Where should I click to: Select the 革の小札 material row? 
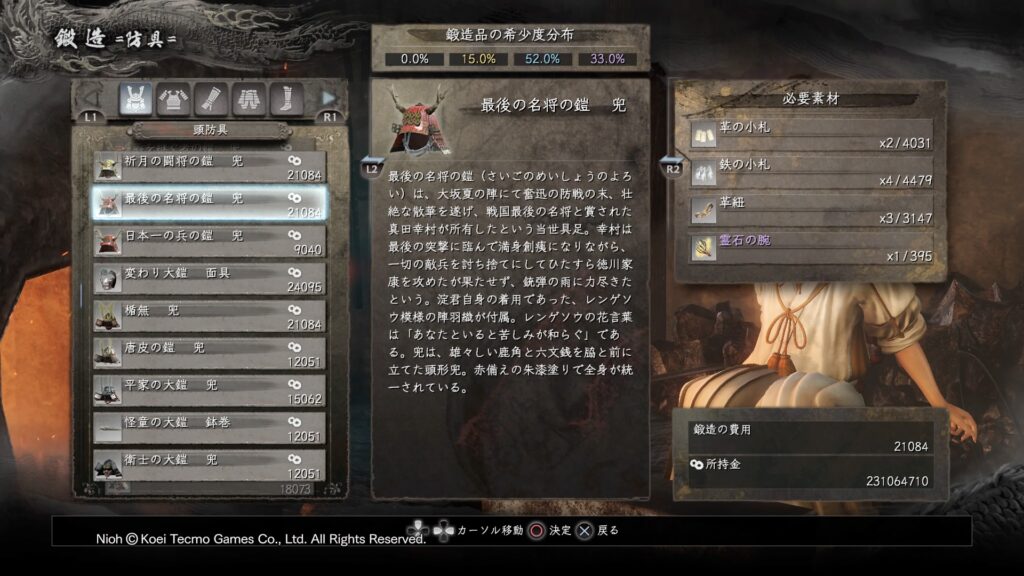(x=811, y=134)
